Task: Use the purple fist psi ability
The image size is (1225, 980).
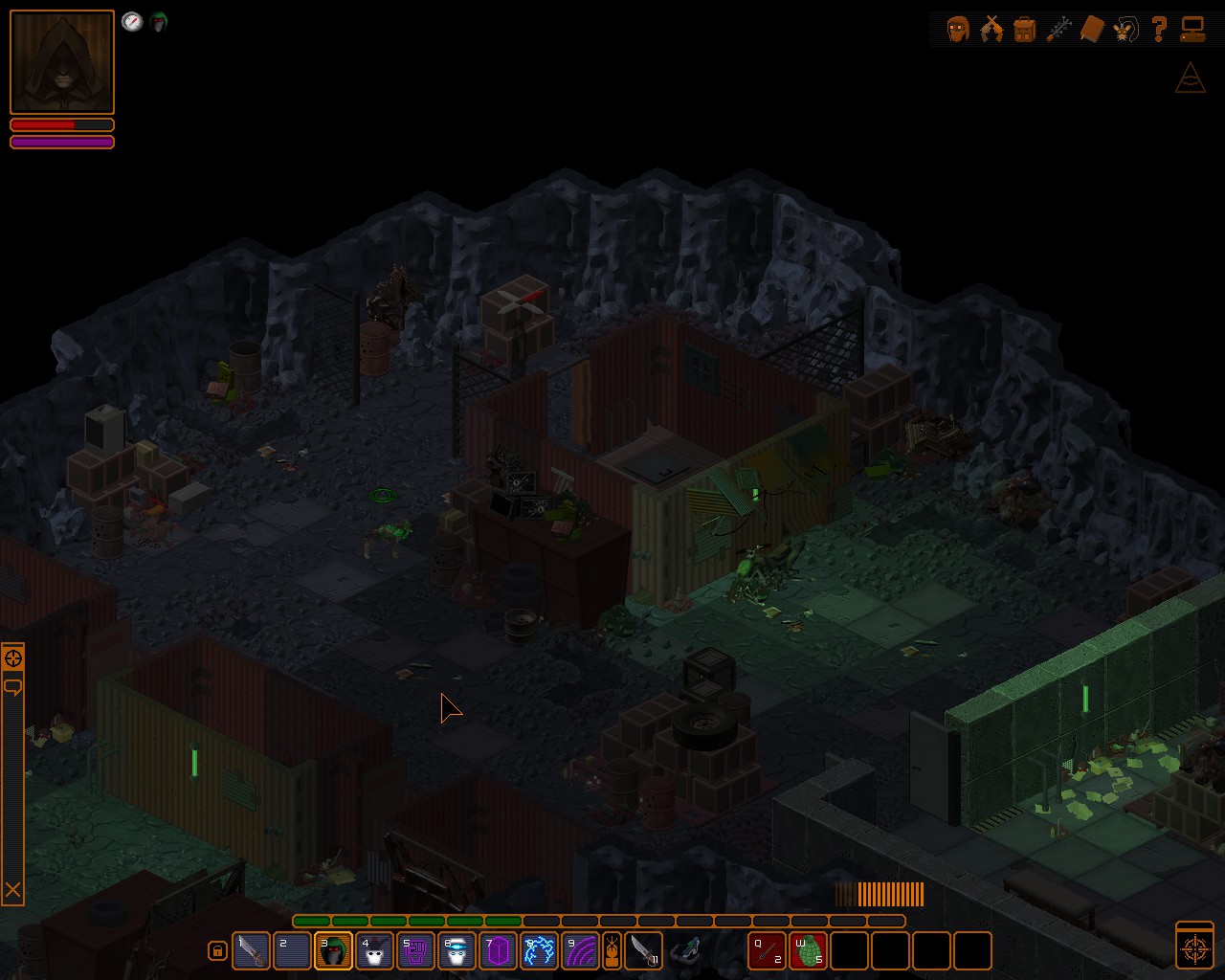Action: 415,950
